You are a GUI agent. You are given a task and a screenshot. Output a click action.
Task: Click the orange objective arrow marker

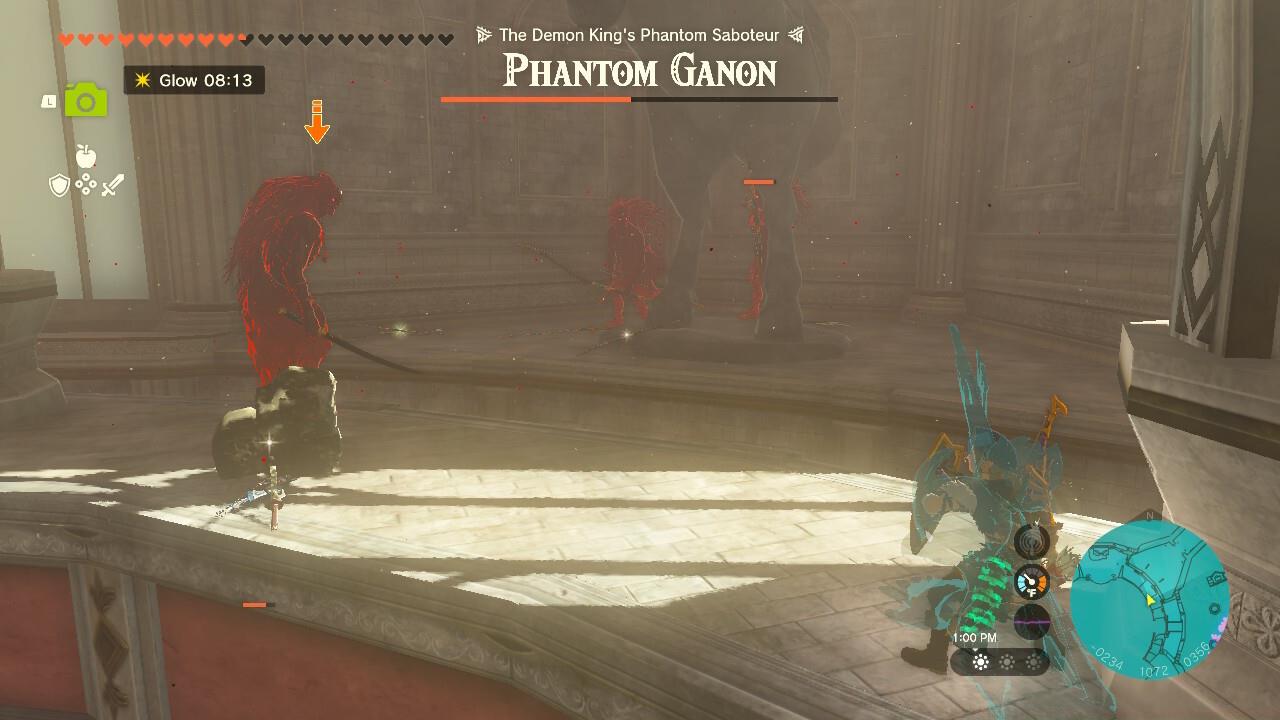pos(318,120)
